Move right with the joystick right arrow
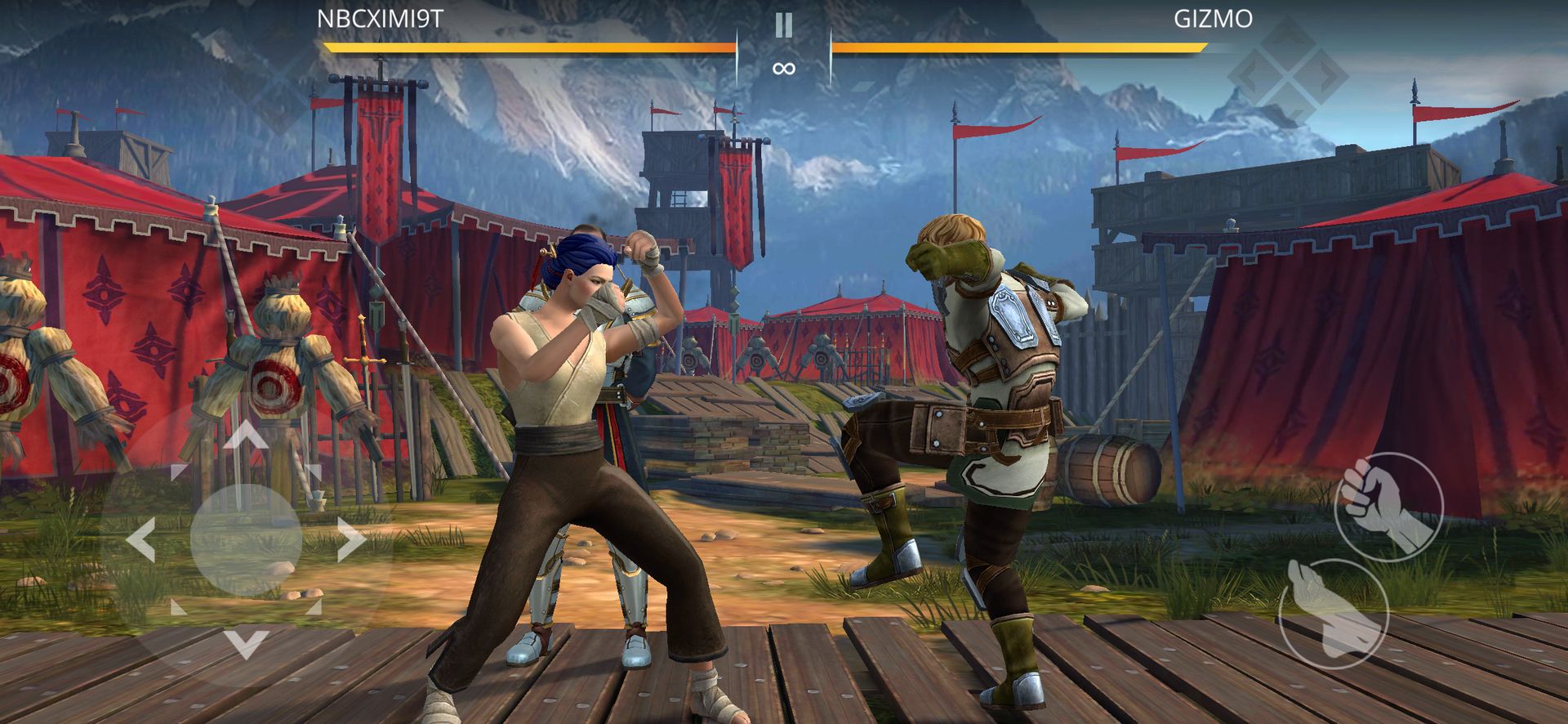The width and height of the screenshot is (1568, 724). [351, 539]
